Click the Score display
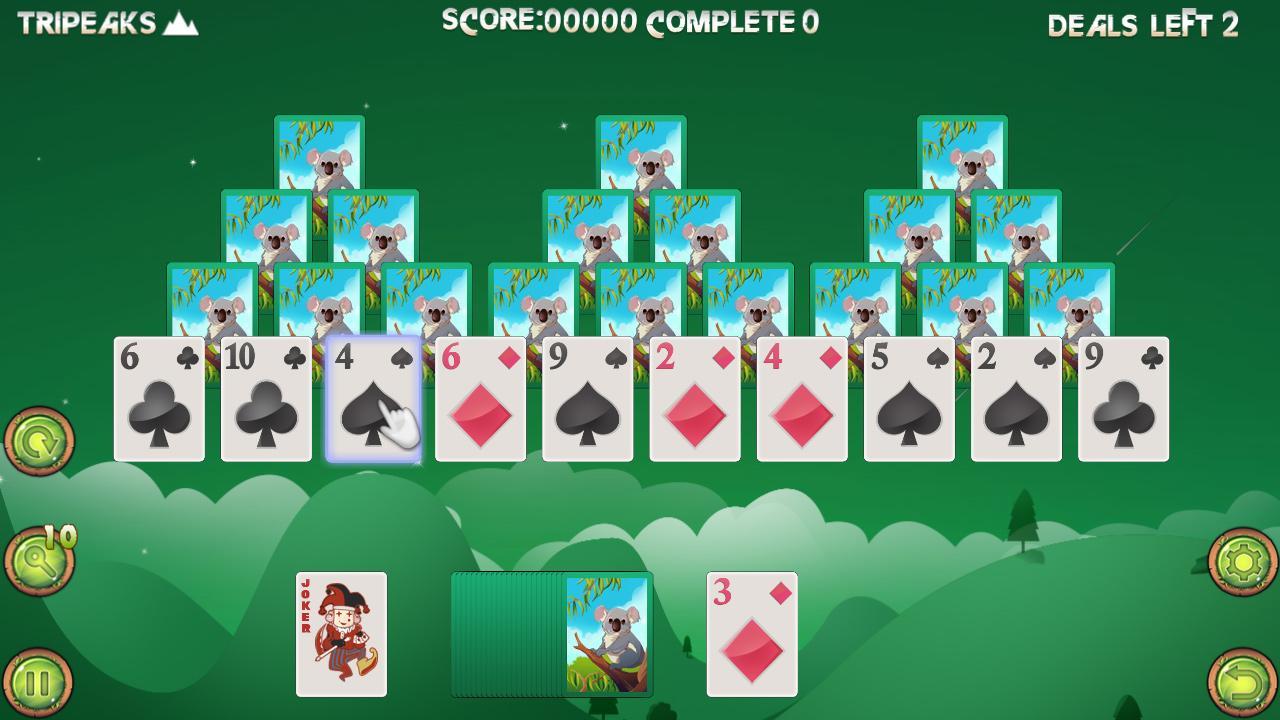 coord(540,23)
